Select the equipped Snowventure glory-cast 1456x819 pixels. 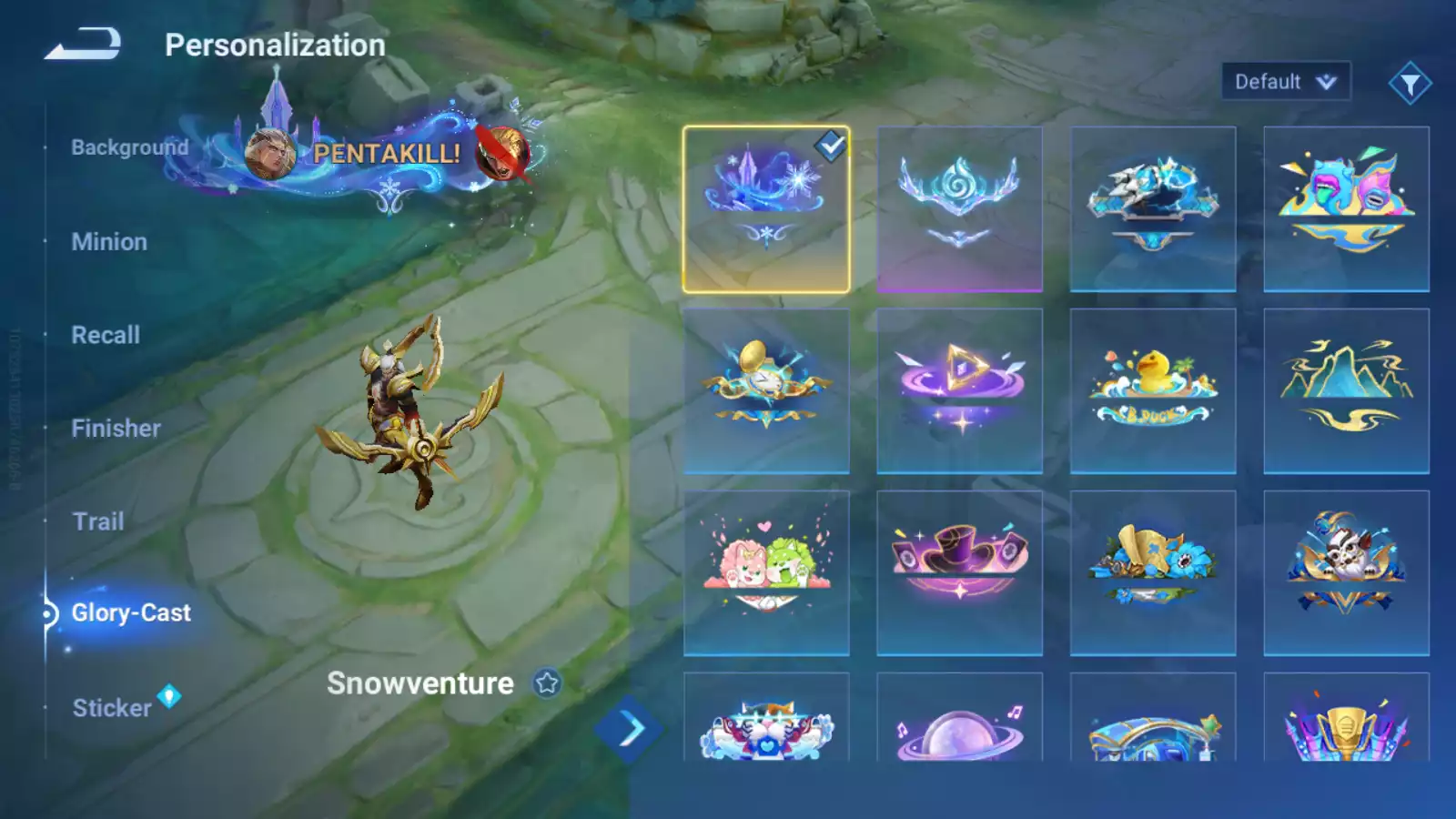766,209
